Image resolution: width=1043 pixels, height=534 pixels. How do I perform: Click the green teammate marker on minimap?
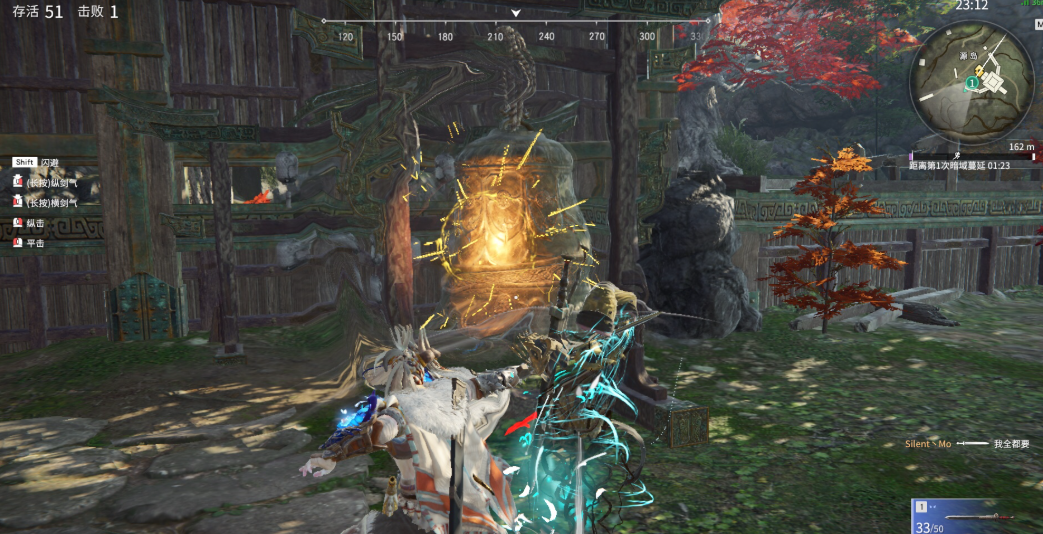pyautogui.click(x=971, y=84)
